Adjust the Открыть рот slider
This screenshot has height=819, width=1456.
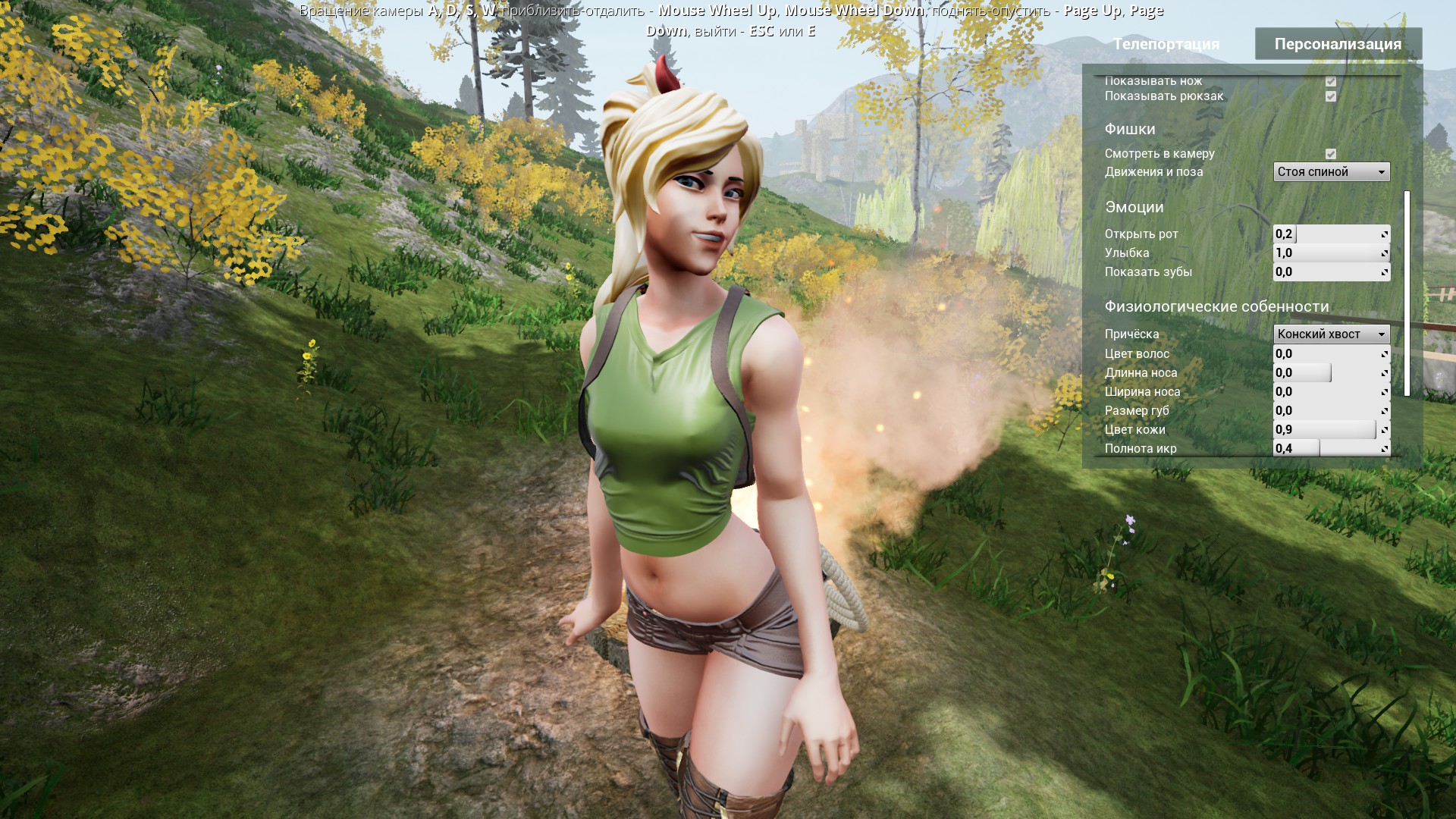point(1331,234)
